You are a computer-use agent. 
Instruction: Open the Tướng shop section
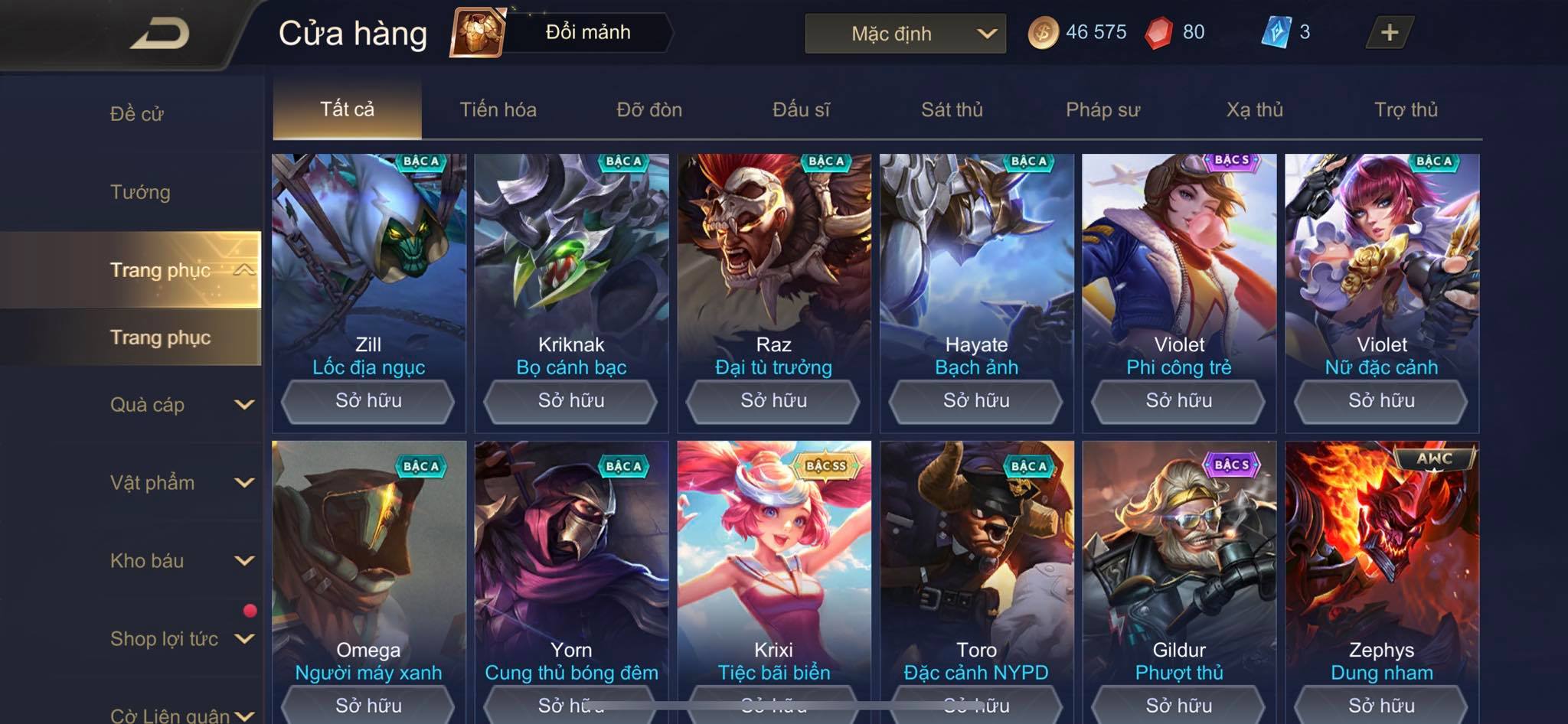pyautogui.click(x=140, y=192)
